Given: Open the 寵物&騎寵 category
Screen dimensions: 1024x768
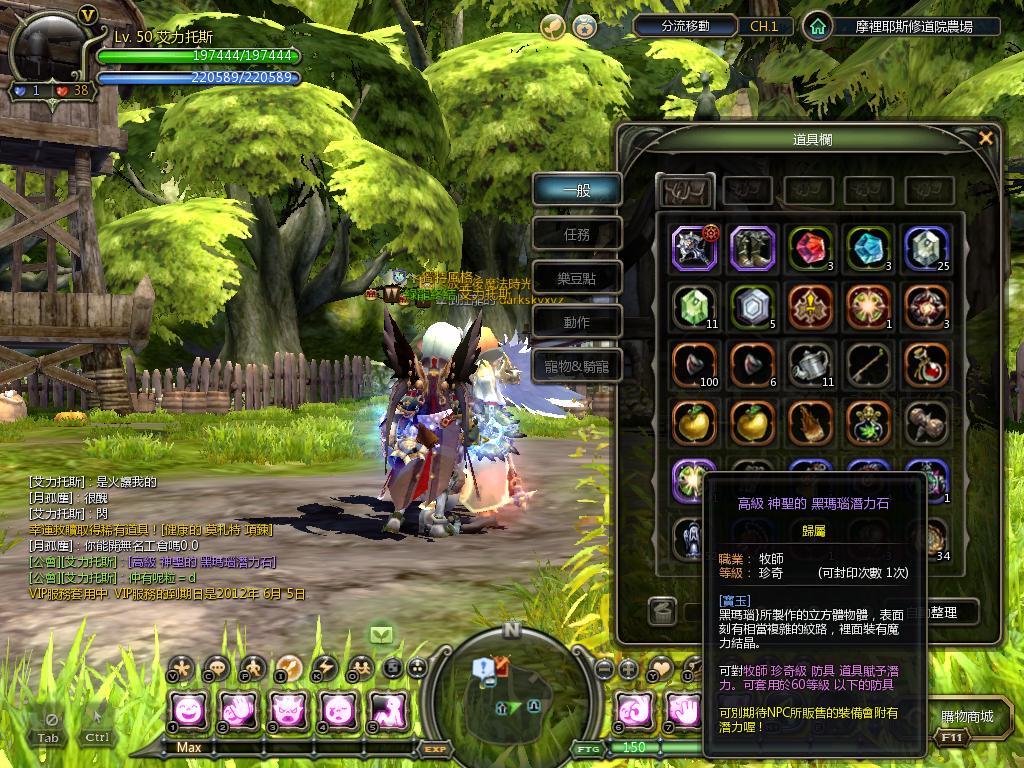Looking at the screenshot, I should (577, 366).
